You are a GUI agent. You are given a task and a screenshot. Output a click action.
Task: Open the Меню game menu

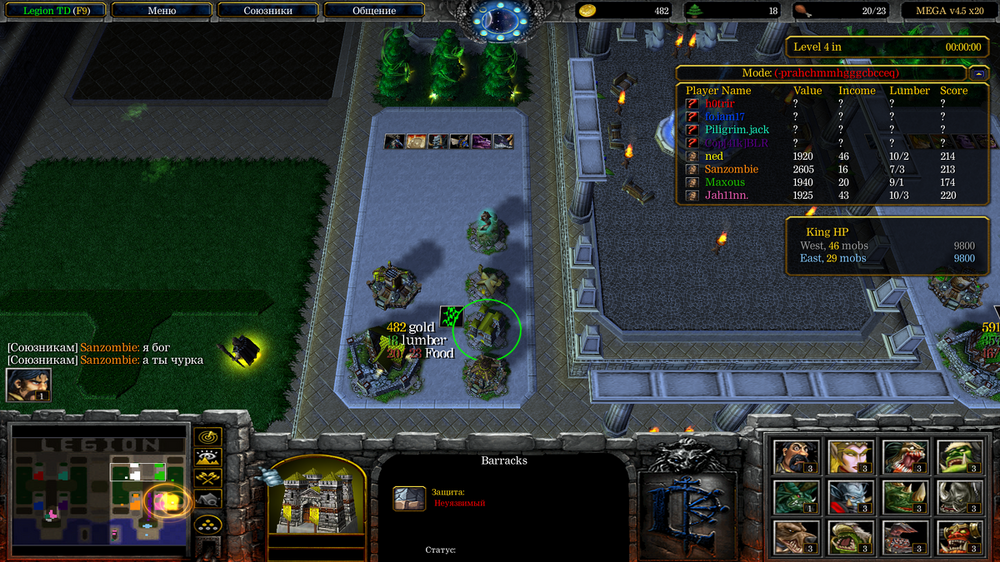[161, 11]
